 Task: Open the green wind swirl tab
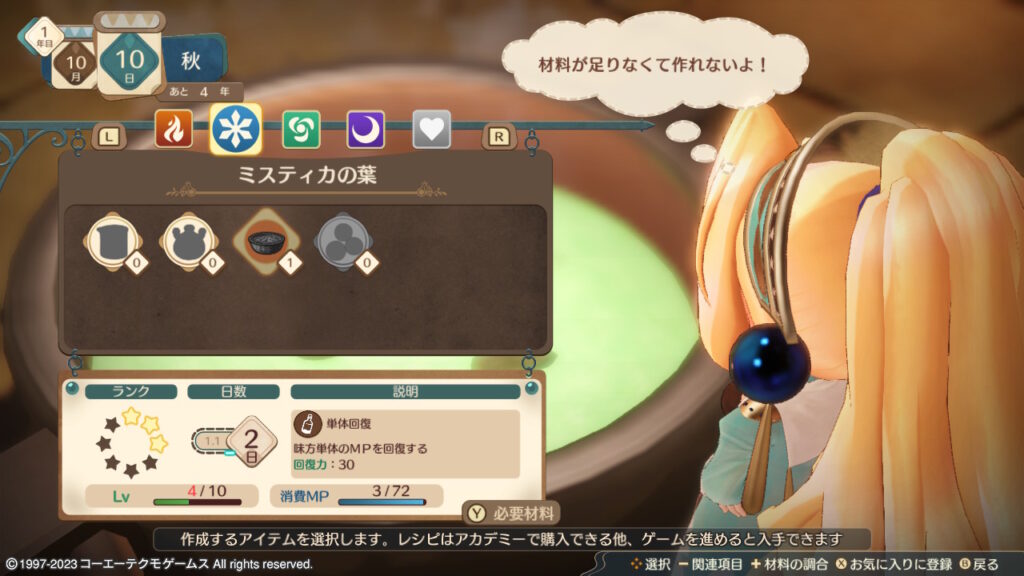click(301, 129)
